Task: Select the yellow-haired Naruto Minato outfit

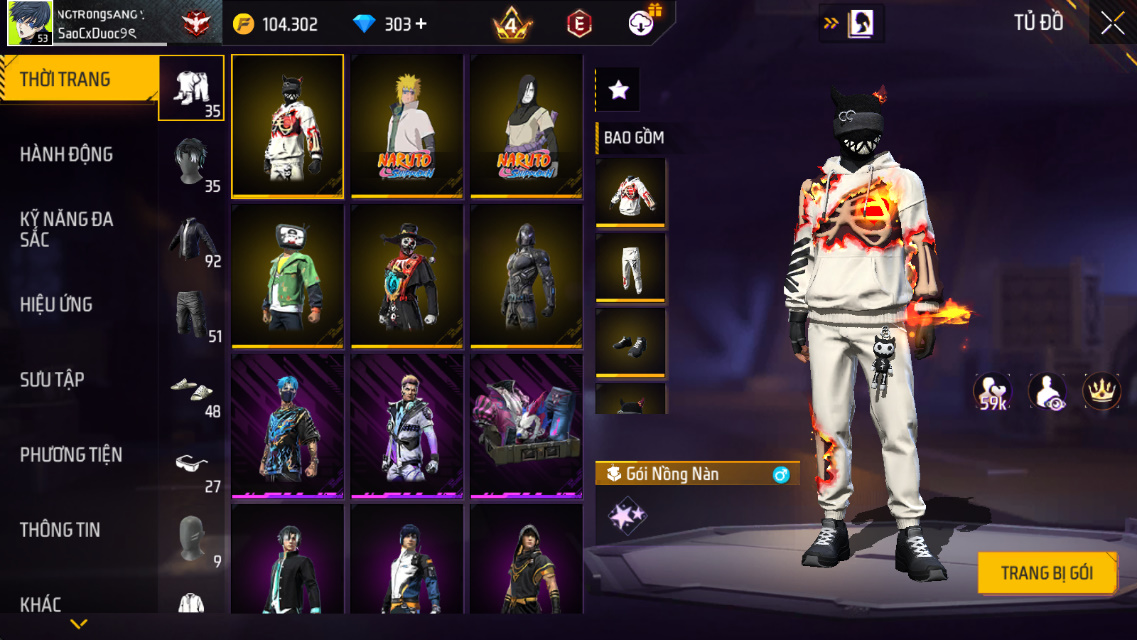Action: [x=407, y=125]
